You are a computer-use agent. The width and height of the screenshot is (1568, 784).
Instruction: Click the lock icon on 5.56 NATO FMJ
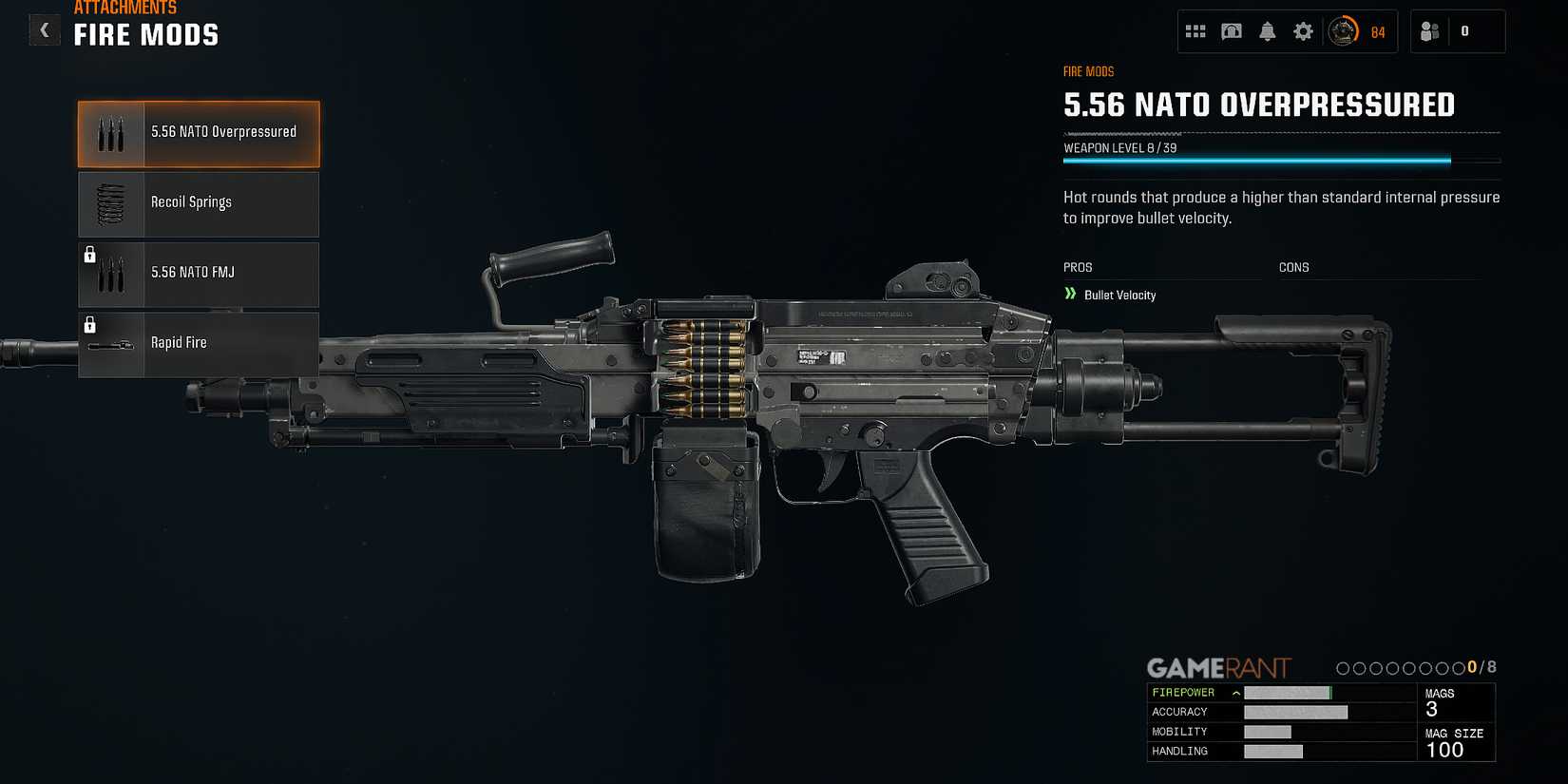pyautogui.click(x=90, y=255)
